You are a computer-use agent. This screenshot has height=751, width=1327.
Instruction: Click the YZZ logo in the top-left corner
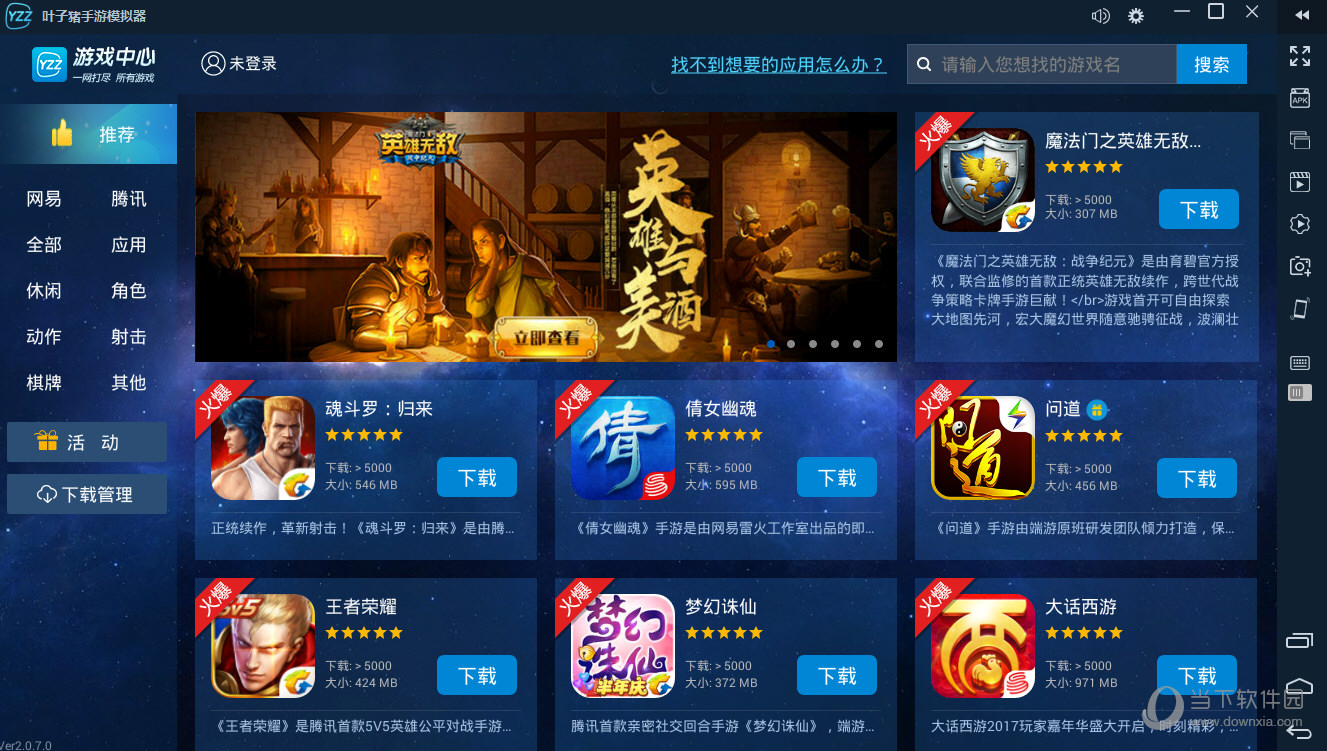point(20,16)
